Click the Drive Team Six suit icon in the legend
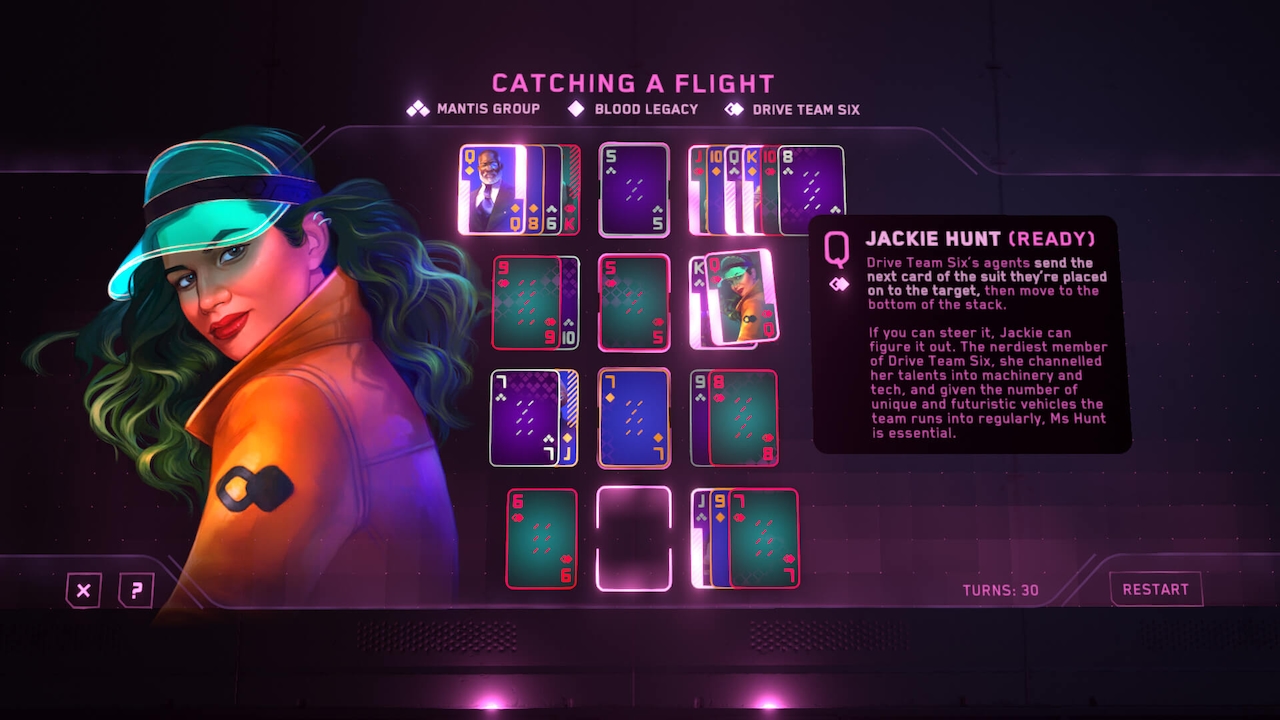The height and width of the screenshot is (720, 1280). coord(733,110)
